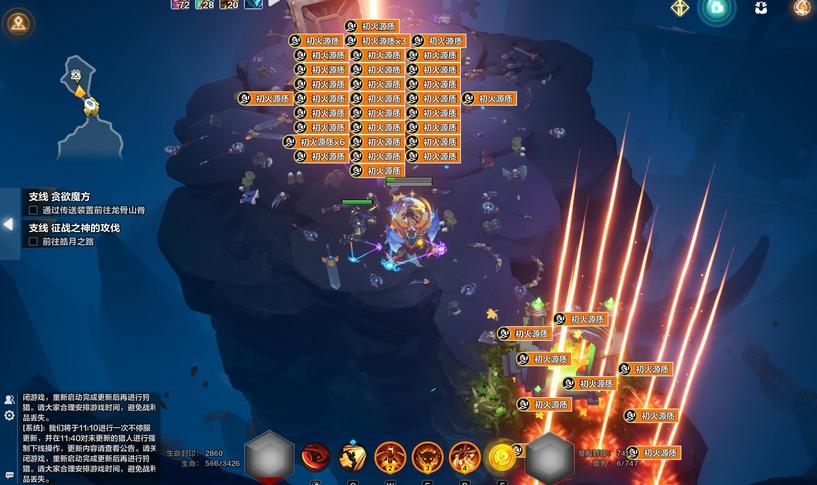Open the orange flame icon at top
This screenshot has height=485, width=817.
tap(802, 8)
